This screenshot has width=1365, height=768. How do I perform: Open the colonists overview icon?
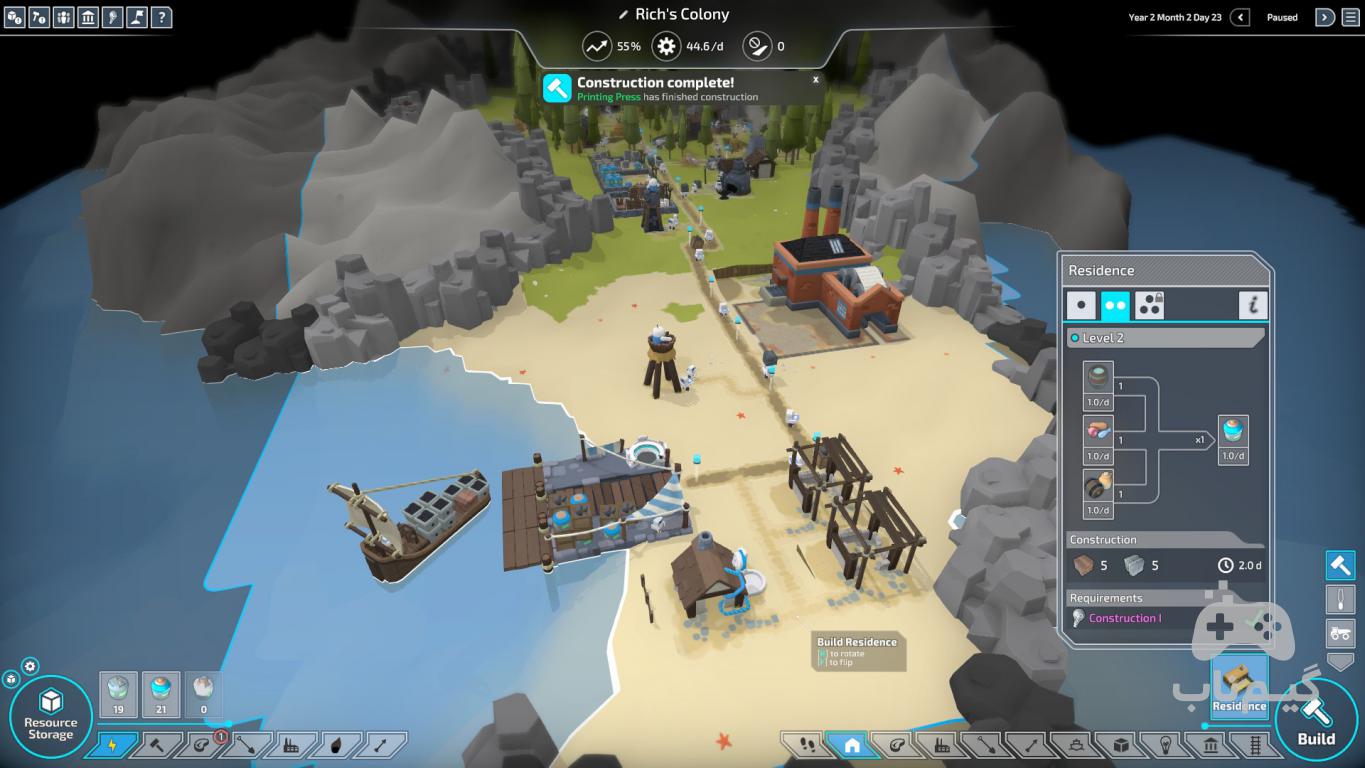pyautogui.click(x=63, y=17)
